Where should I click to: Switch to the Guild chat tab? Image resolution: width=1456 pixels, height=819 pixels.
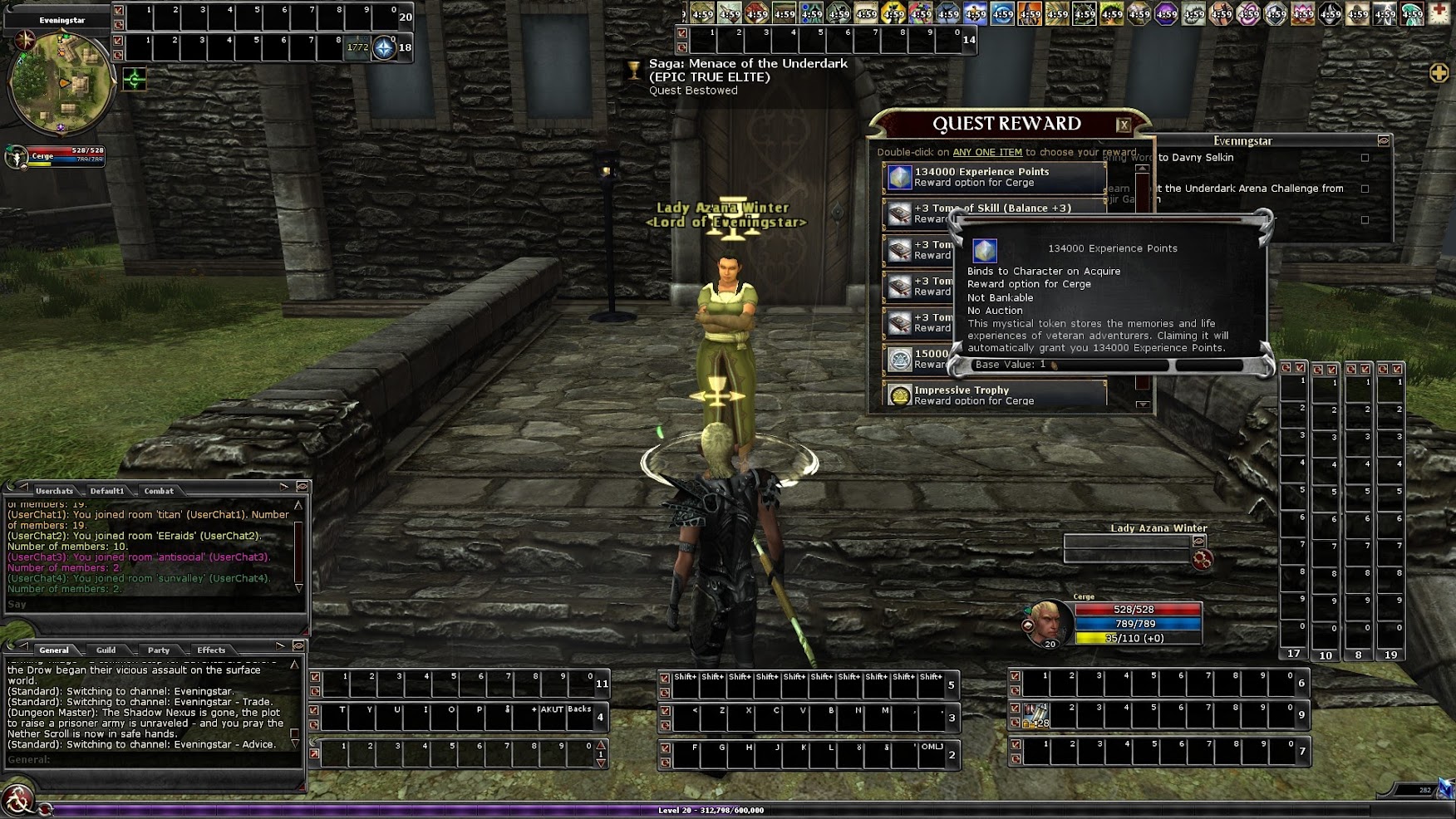[x=106, y=650]
